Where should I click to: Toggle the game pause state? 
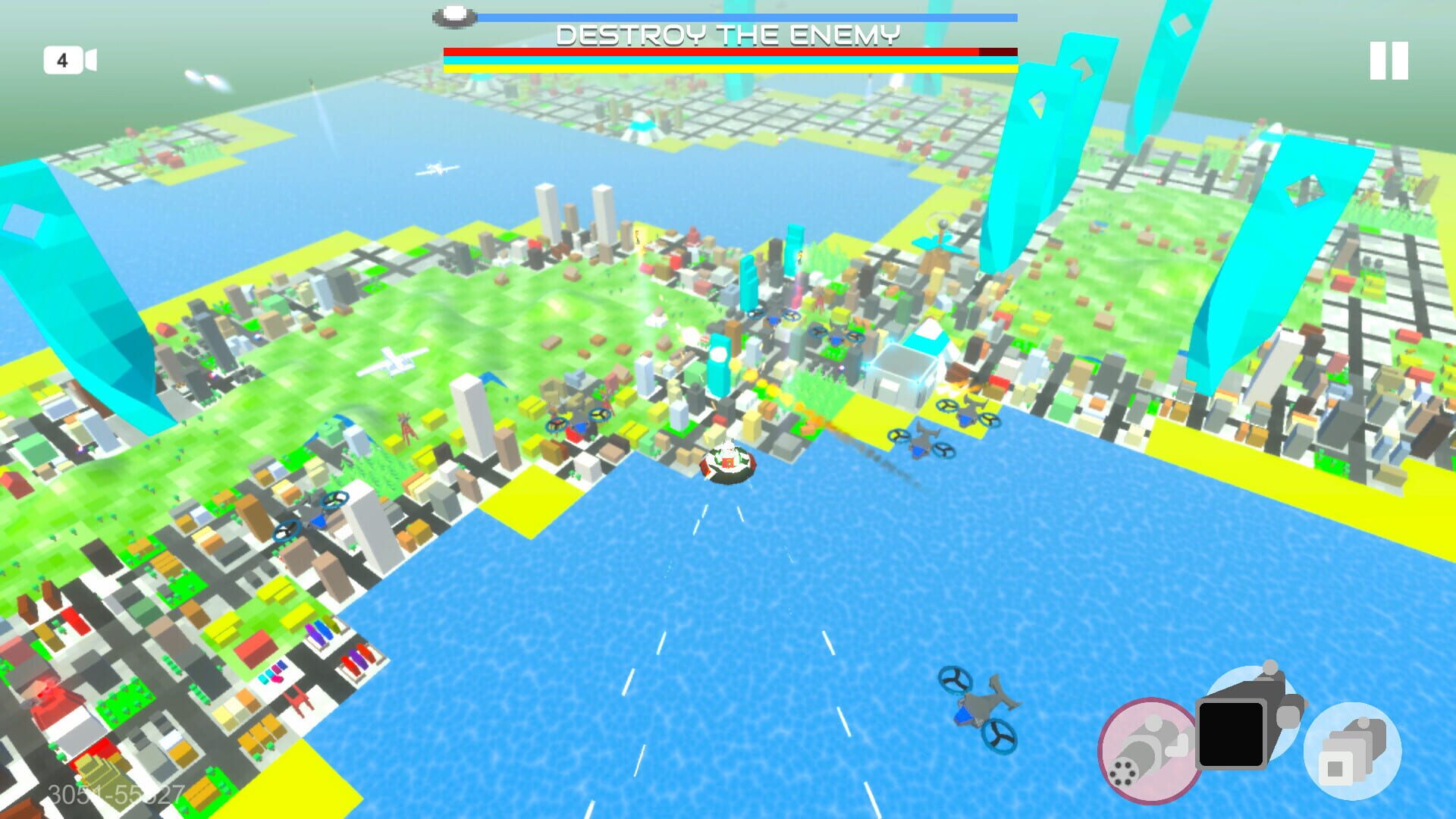click(x=1388, y=61)
